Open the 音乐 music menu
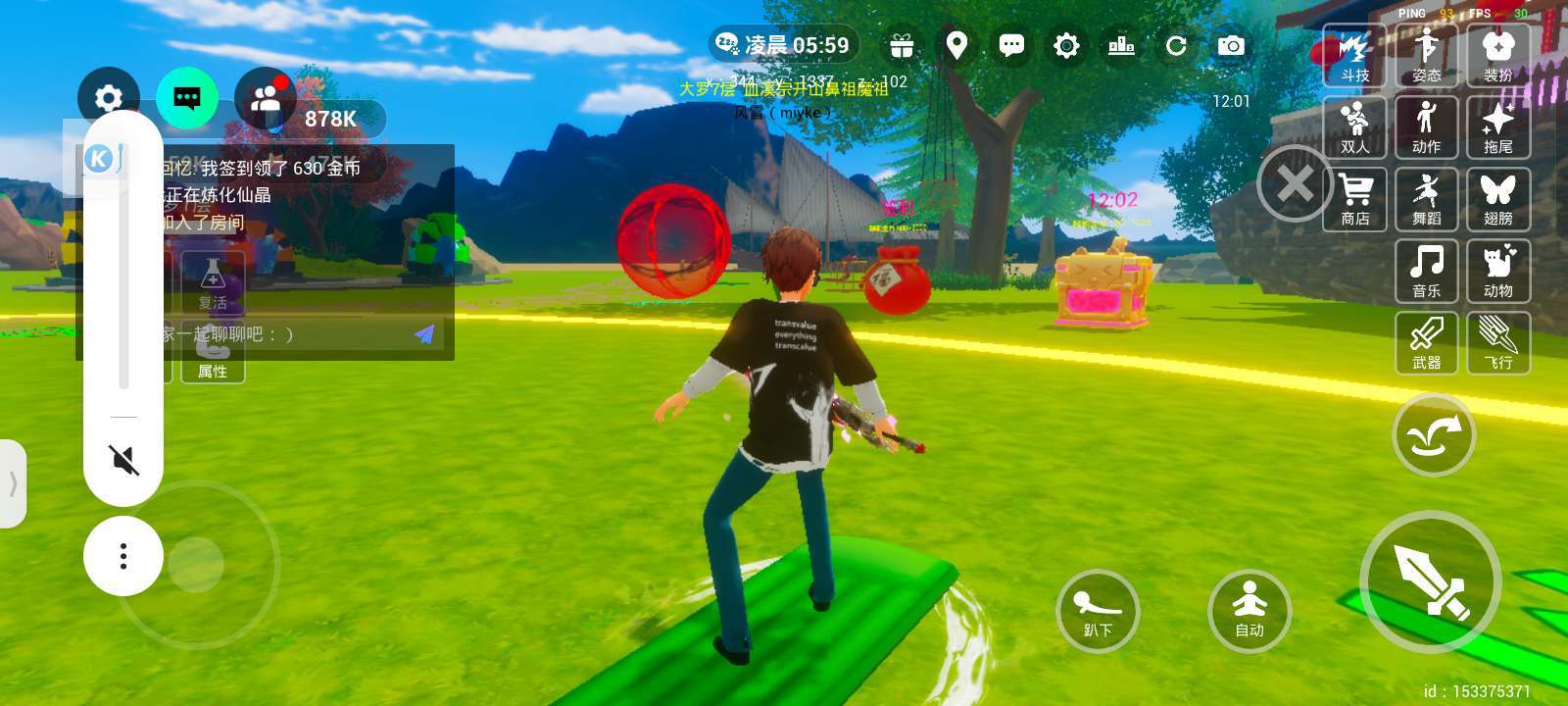 coord(1426,272)
